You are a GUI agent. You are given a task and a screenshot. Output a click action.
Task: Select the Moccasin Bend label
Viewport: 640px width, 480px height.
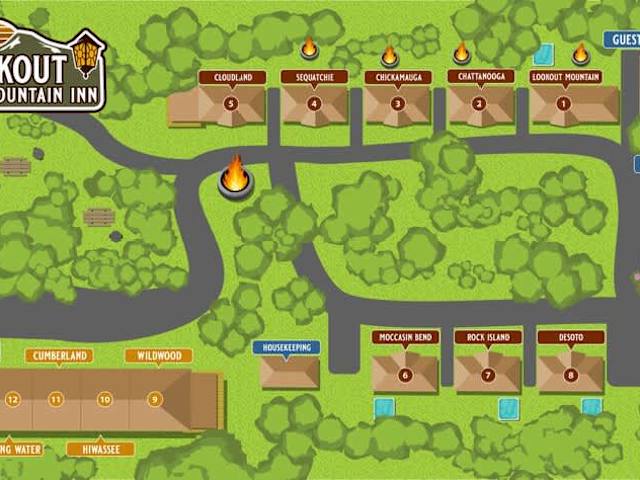405,337
